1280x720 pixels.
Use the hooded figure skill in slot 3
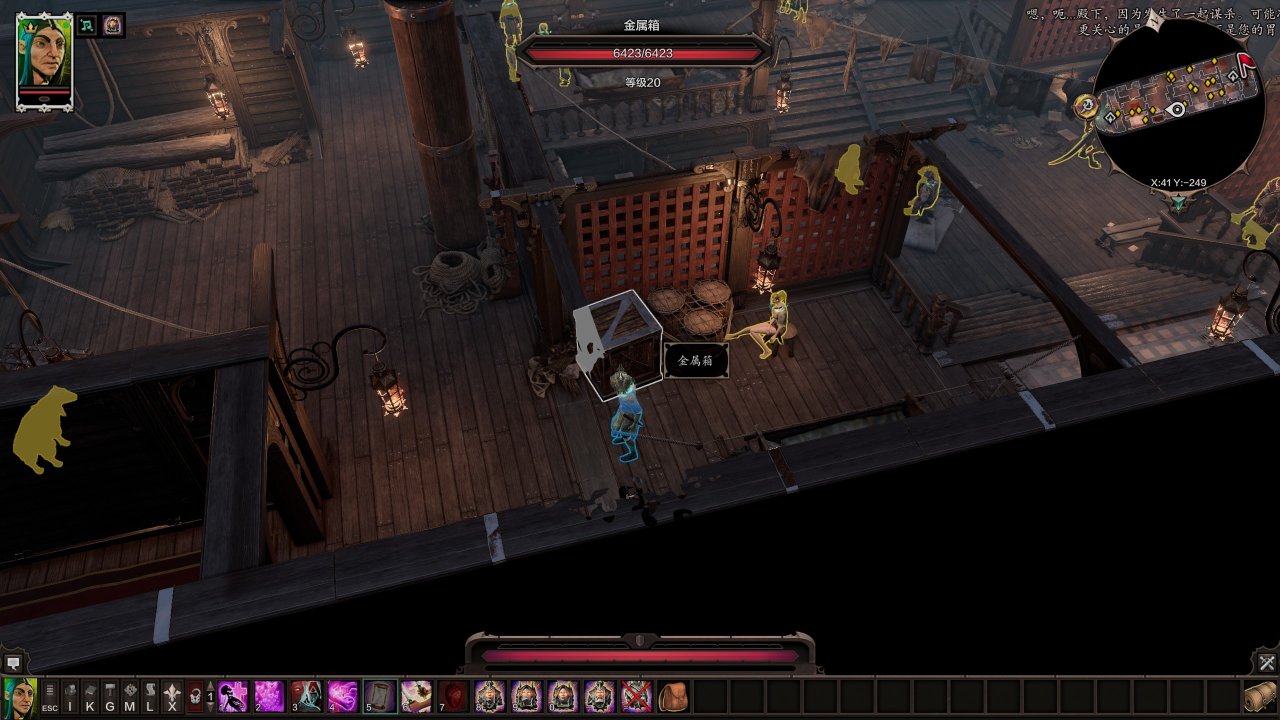(x=306, y=696)
